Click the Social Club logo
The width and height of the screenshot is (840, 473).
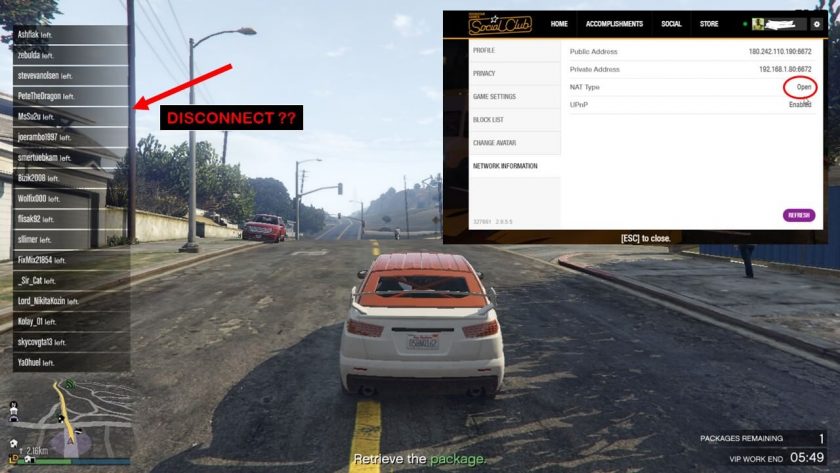[500, 24]
